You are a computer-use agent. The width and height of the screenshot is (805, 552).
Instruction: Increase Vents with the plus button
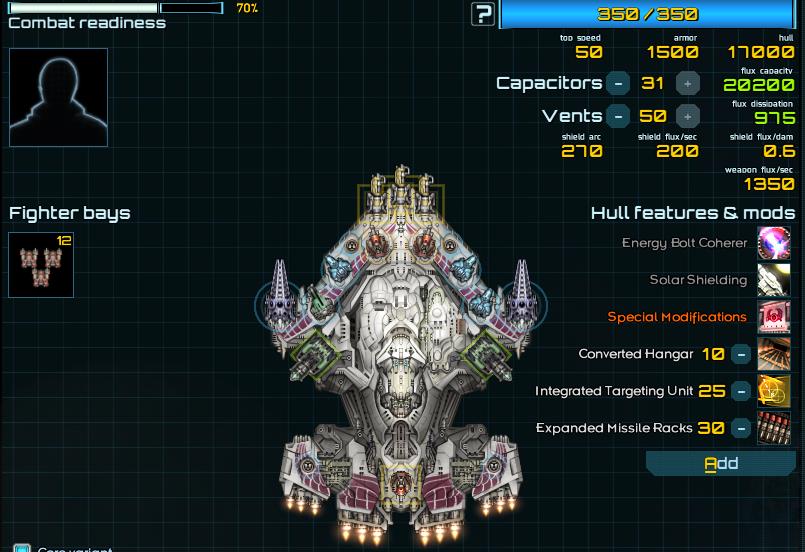688,117
